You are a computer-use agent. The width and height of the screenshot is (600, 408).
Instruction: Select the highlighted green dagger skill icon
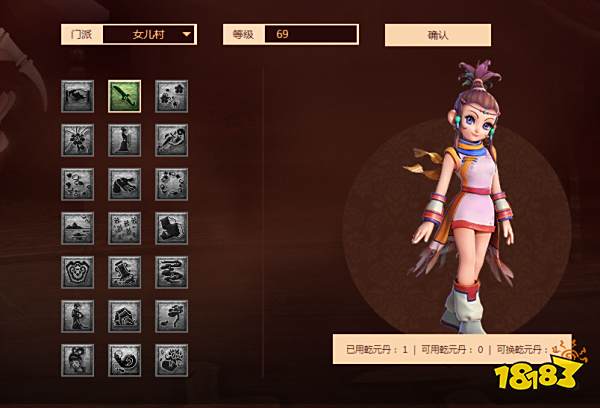tap(125, 96)
